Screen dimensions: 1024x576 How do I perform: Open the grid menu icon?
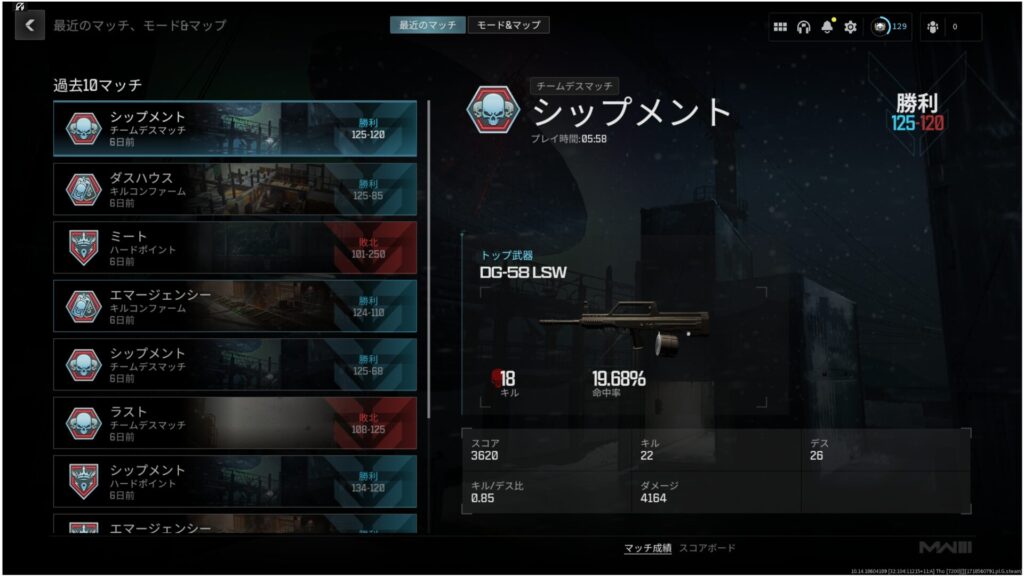[x=780, y=27]
